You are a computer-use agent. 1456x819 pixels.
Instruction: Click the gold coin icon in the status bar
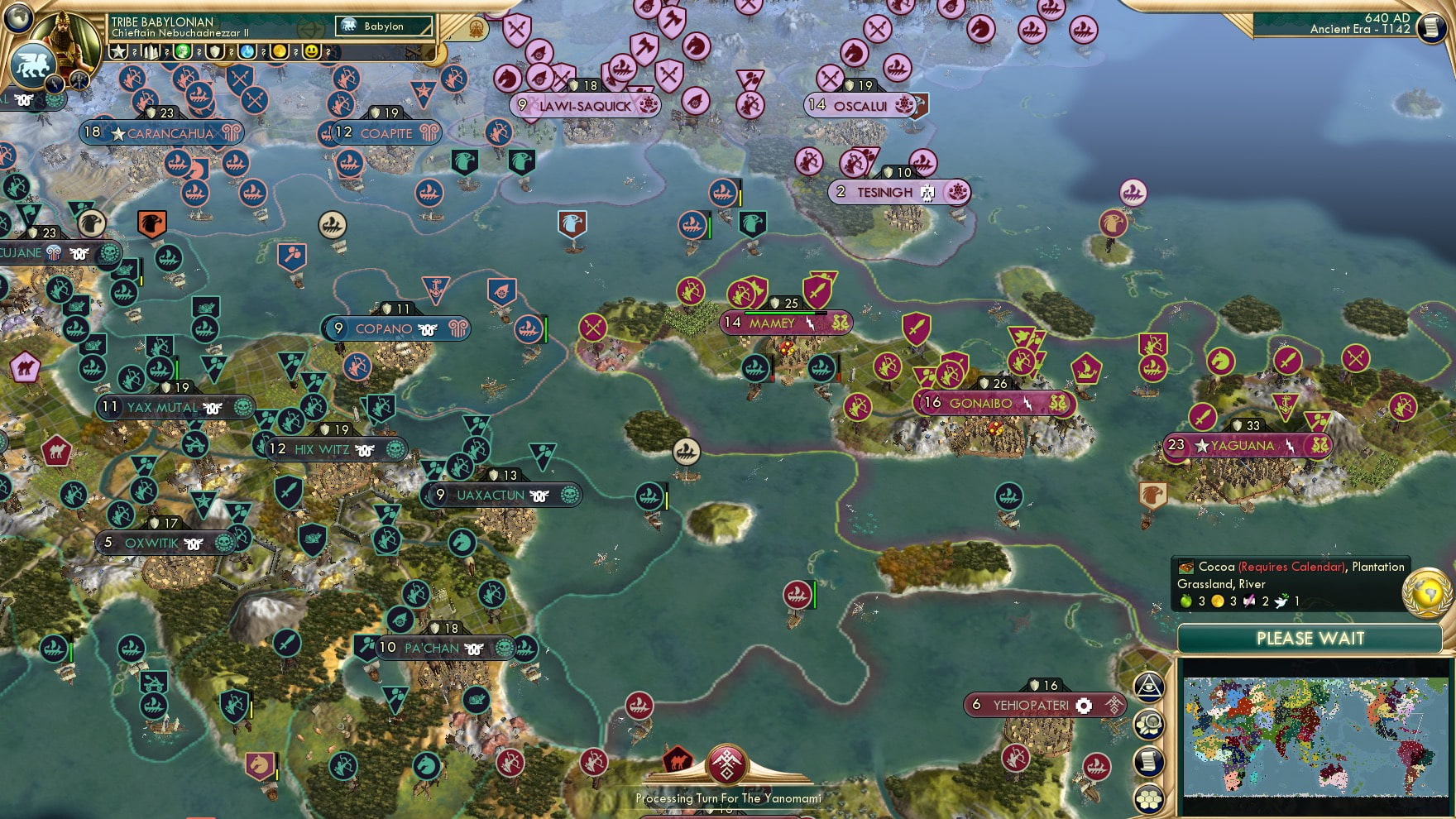(280, 52)
